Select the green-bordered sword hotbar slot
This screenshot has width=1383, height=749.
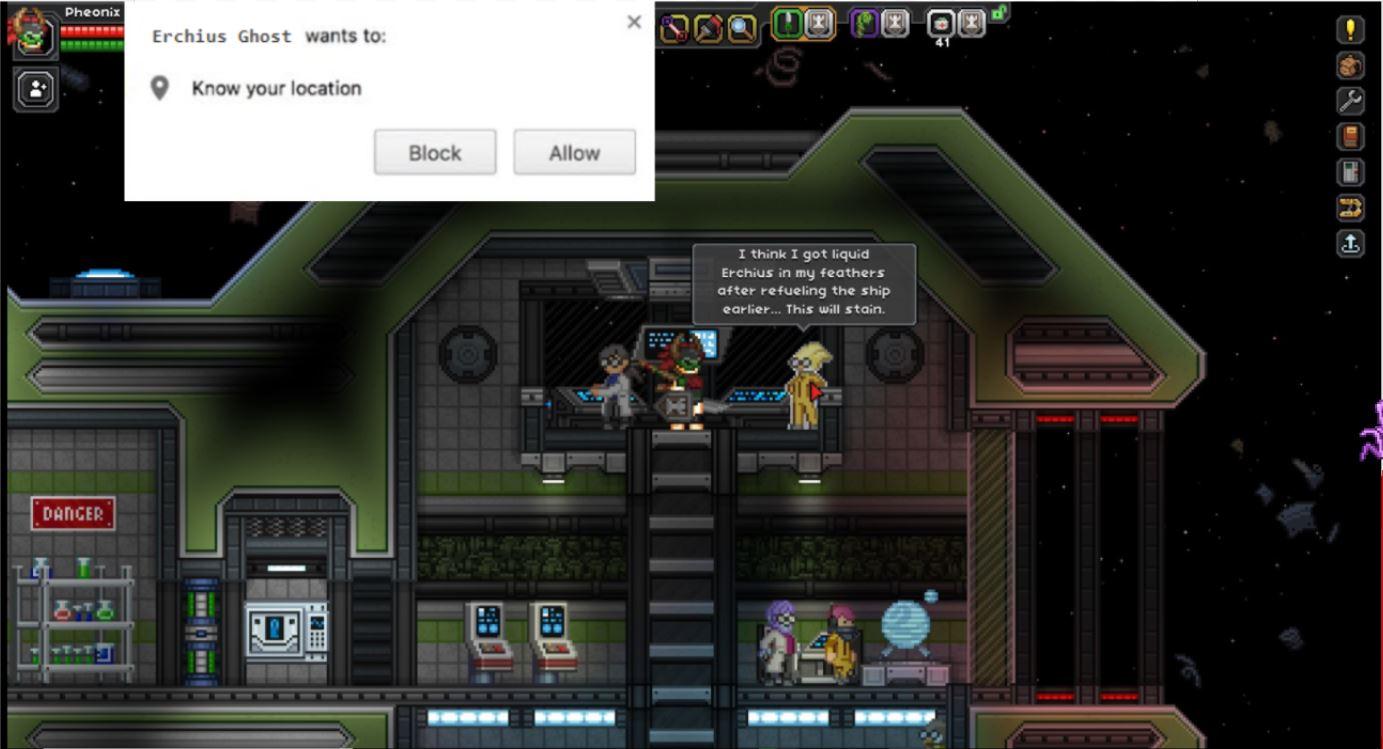click(787, 23)
